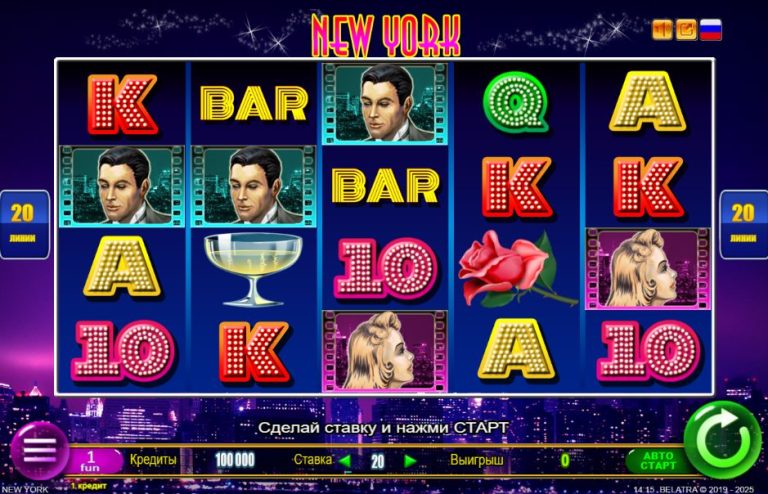The height and width of the screenshot is (494, 768).
Task: Decrease the bet with the left arrow
Action: (345, 461)
